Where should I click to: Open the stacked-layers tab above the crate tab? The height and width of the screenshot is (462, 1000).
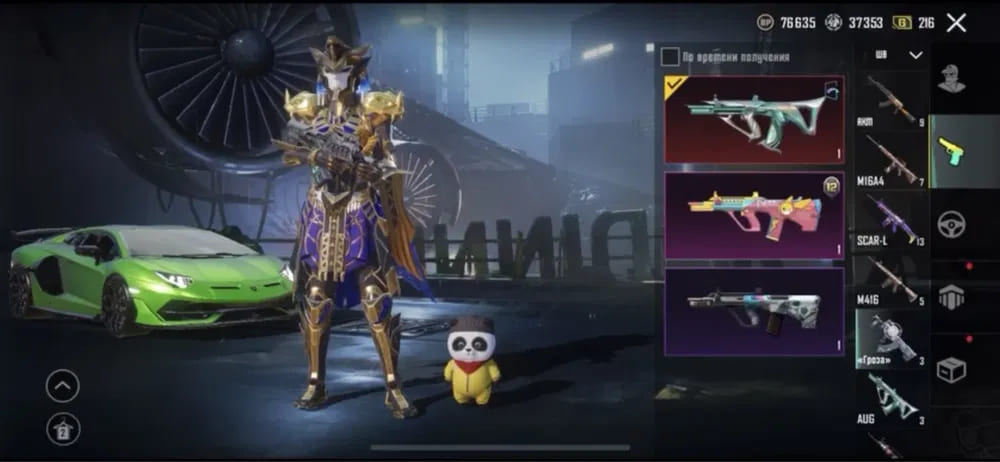tap(951, 296)
